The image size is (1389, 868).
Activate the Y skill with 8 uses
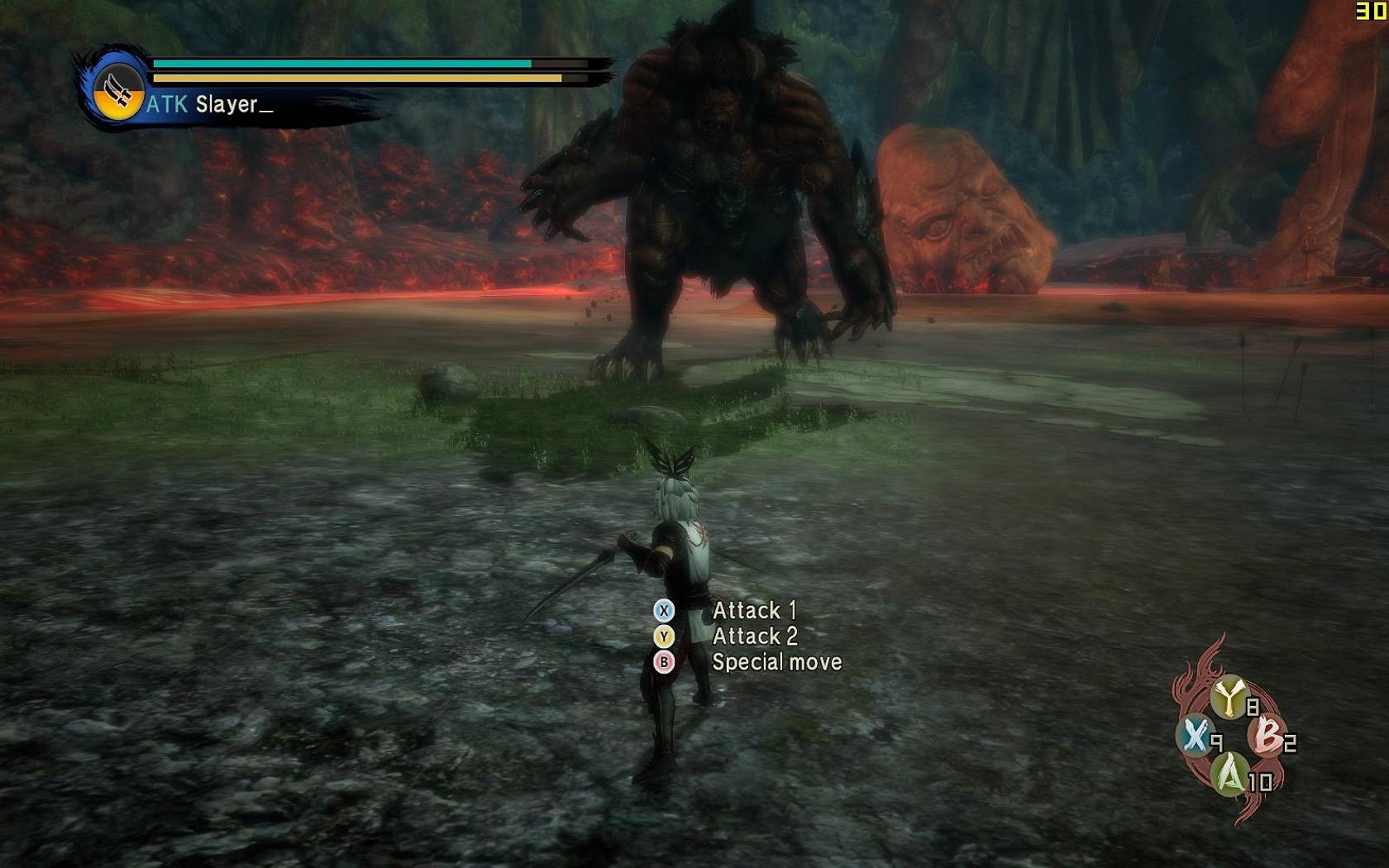[1230, 697]
